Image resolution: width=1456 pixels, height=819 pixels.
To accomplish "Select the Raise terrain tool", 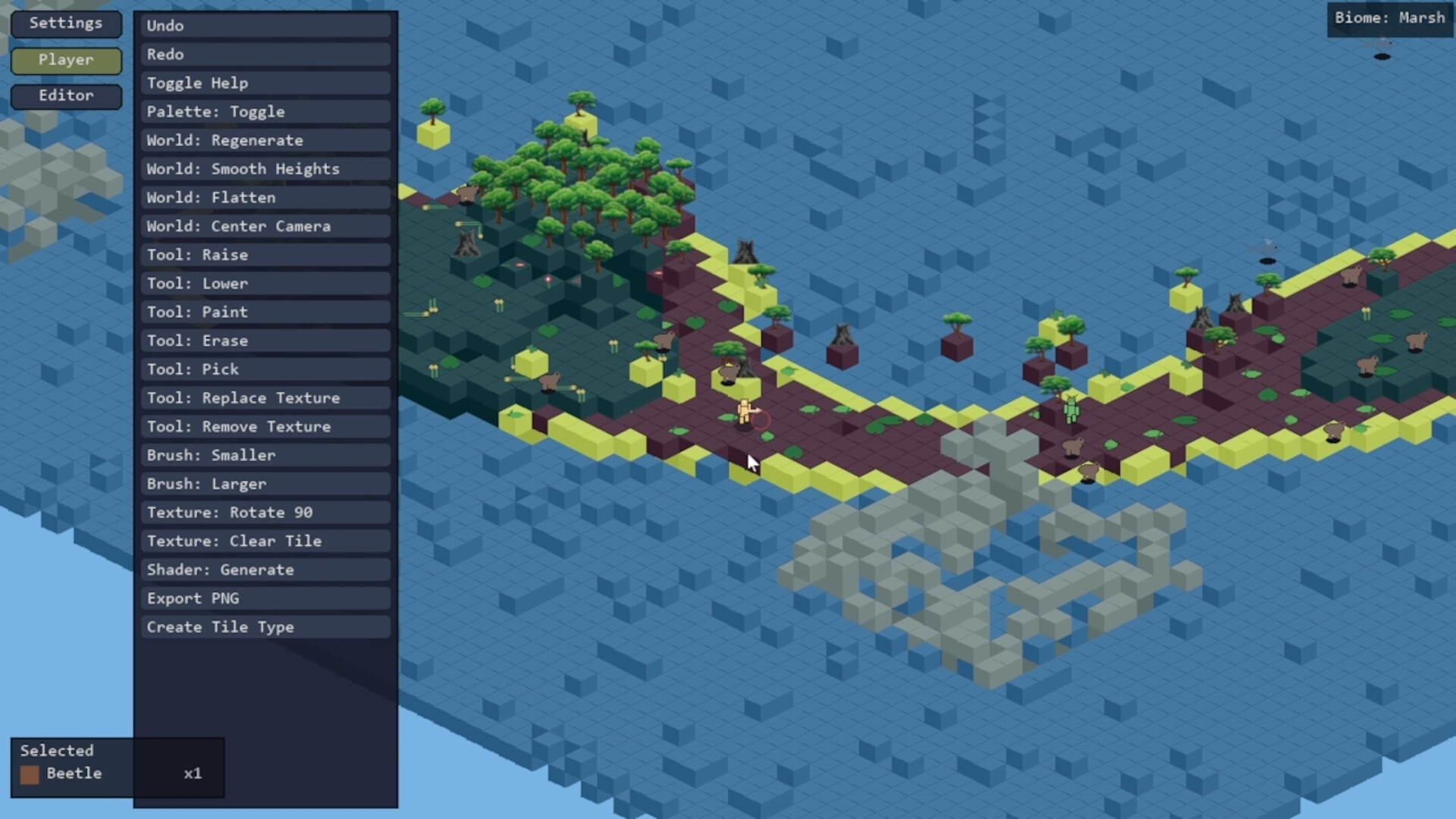I will 265,255.
